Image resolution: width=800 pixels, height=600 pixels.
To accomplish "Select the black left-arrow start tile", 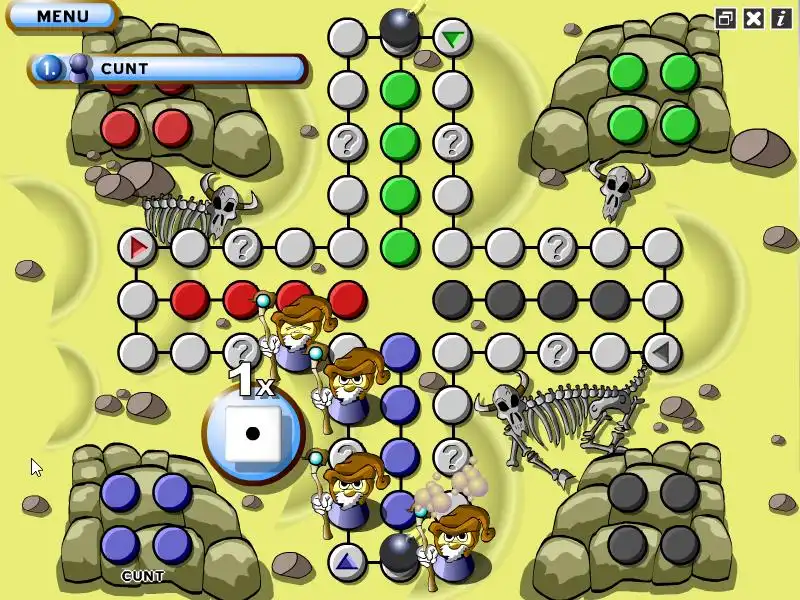I will 661,351.
